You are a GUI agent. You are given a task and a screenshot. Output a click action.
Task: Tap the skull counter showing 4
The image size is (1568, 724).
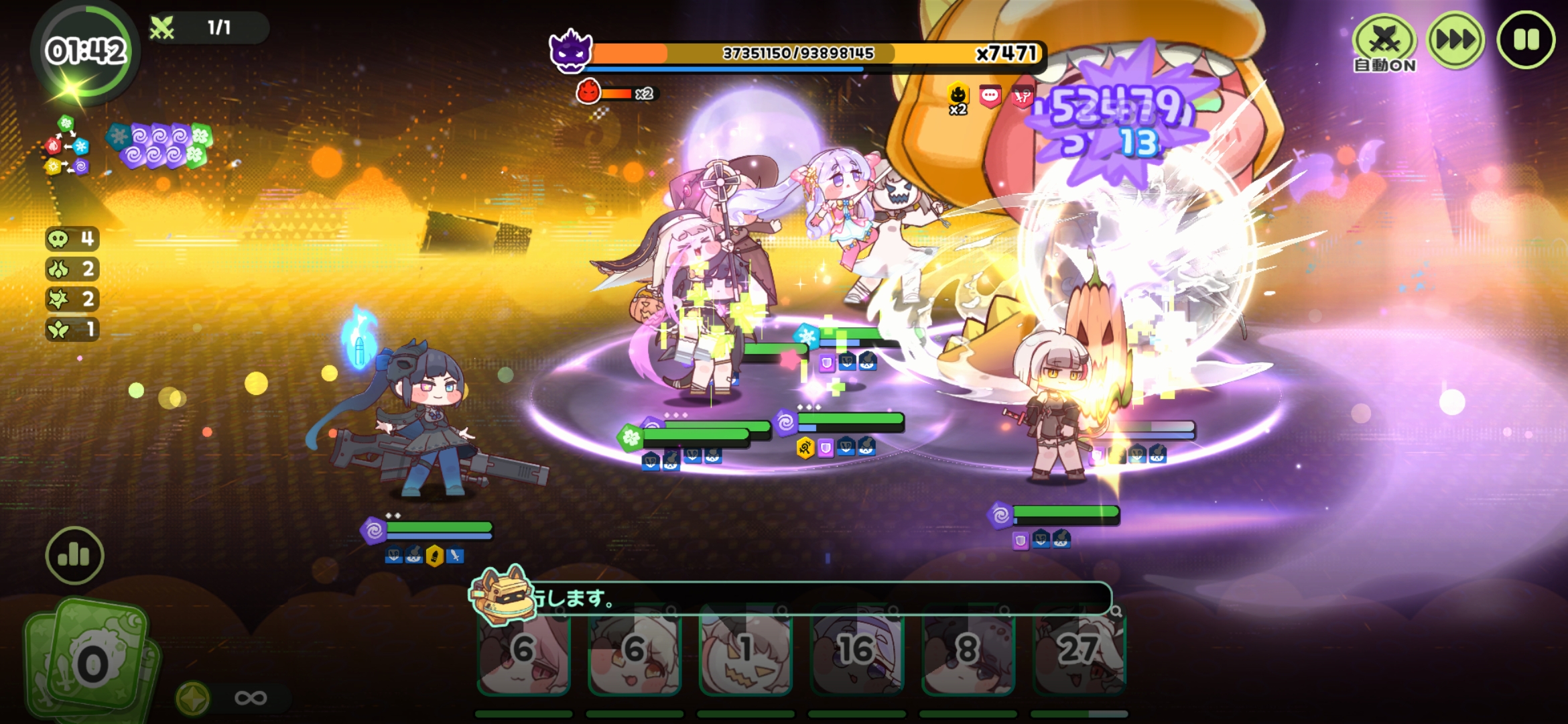pos(72,239)
